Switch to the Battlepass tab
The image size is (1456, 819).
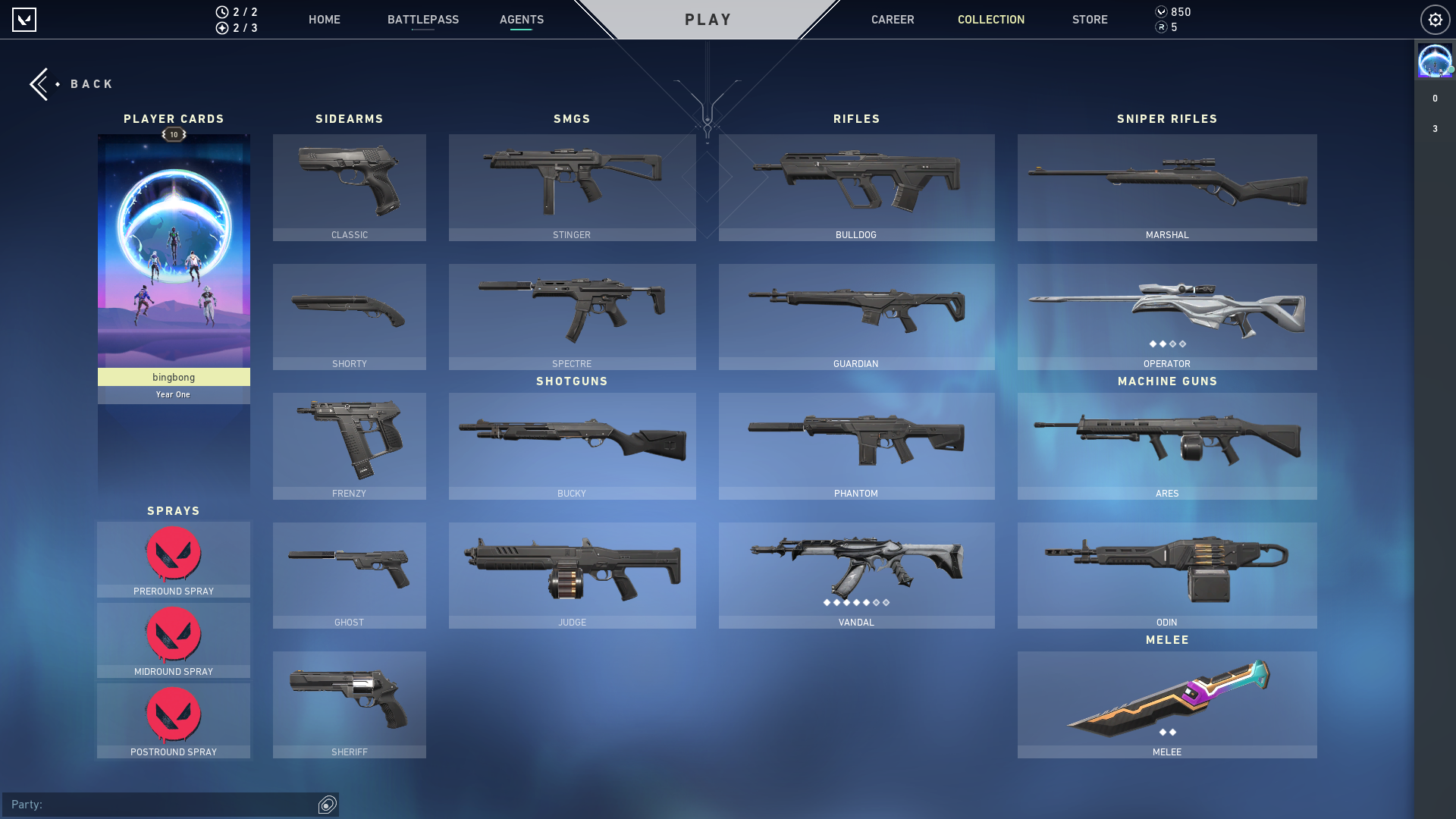click(422, 20)
